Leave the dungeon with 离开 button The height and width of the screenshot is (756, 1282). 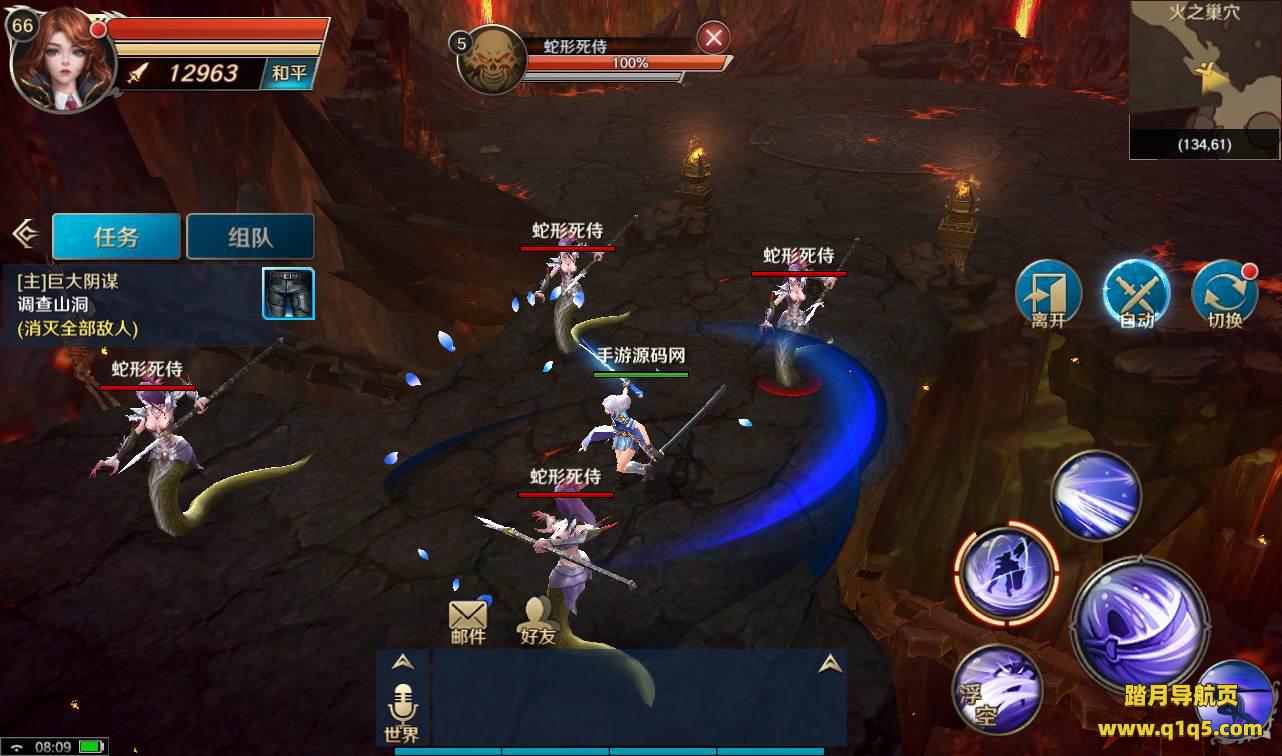[x=1048, y=294]
